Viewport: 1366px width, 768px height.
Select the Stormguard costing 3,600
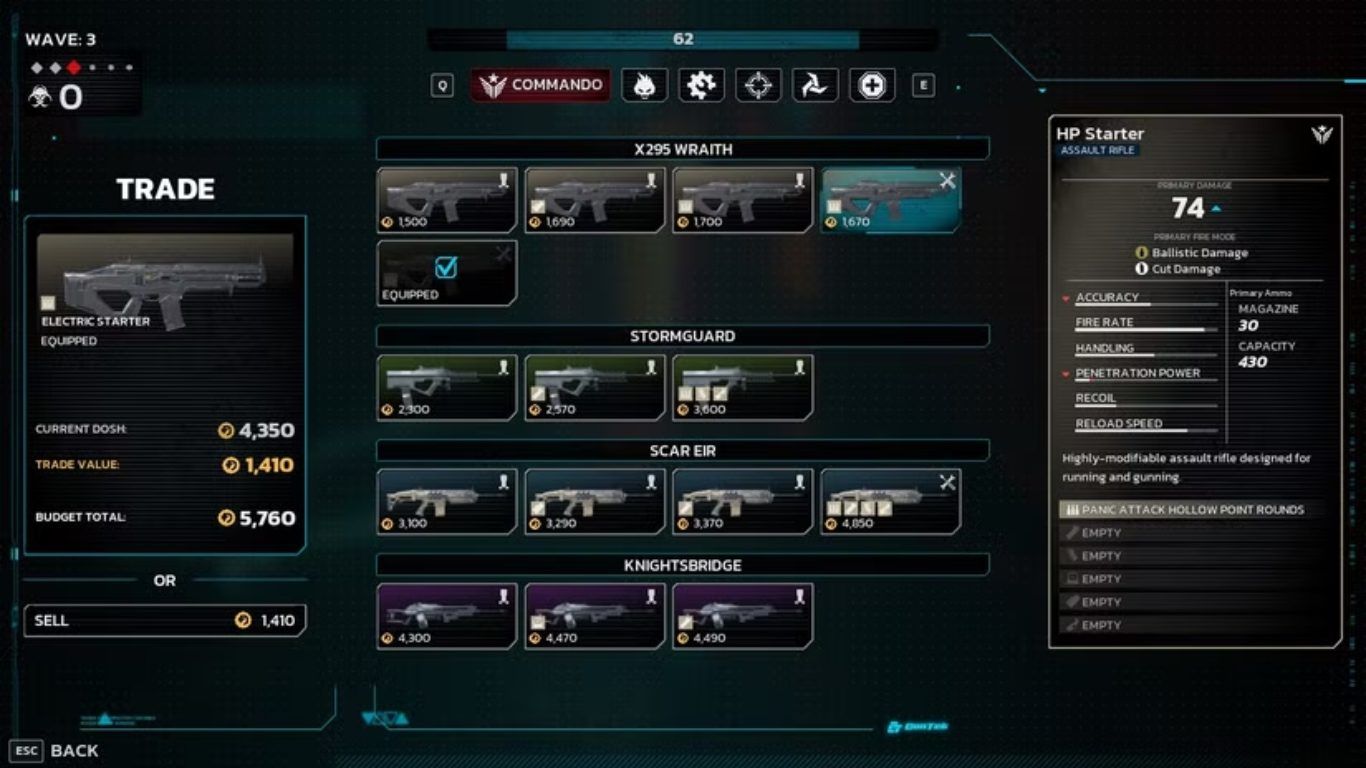[x=743, y=387]
